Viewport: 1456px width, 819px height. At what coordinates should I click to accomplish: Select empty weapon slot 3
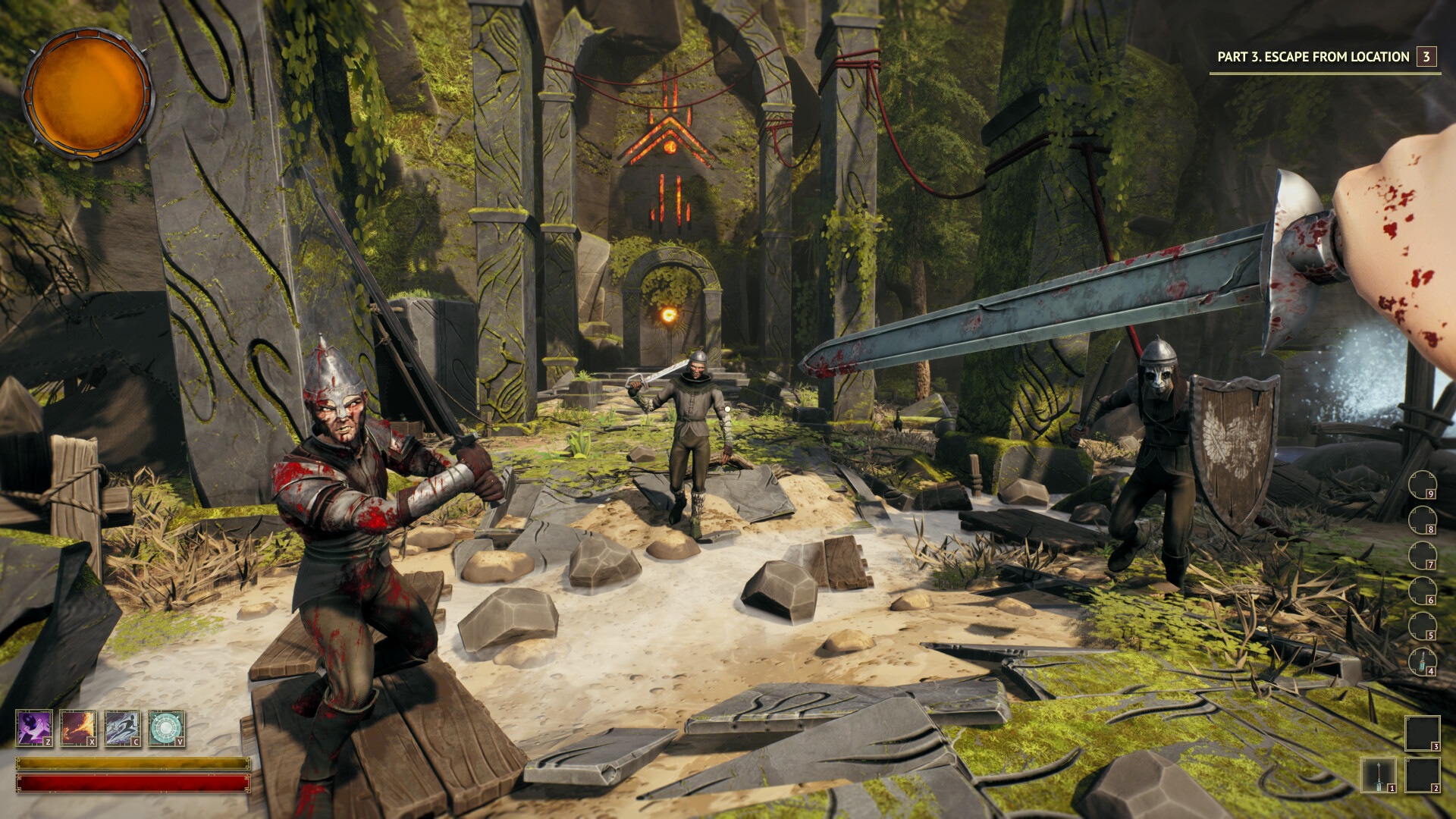click(x=1423, y=735)
